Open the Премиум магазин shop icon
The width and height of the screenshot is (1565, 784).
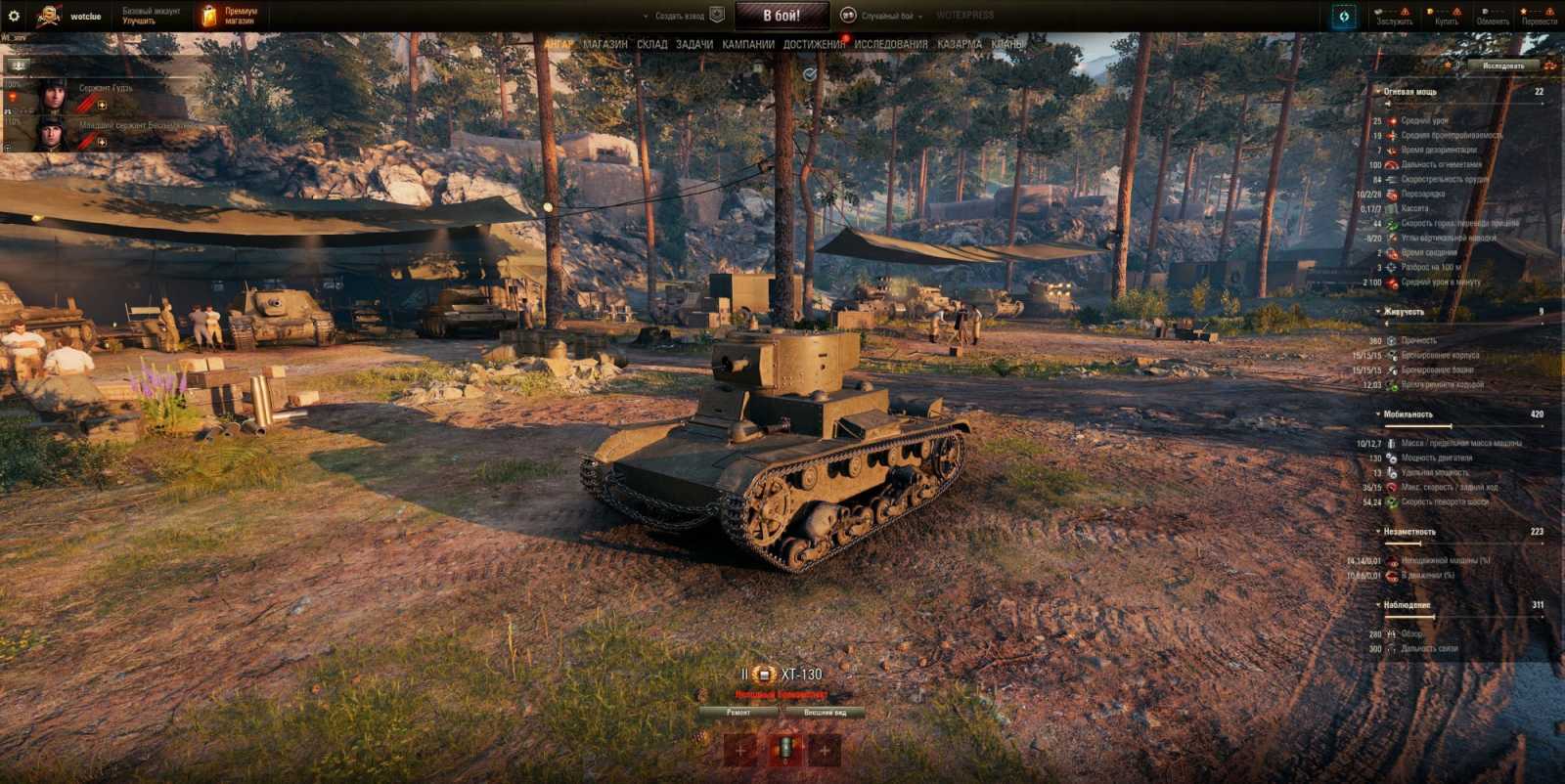(x=210, y=15)
